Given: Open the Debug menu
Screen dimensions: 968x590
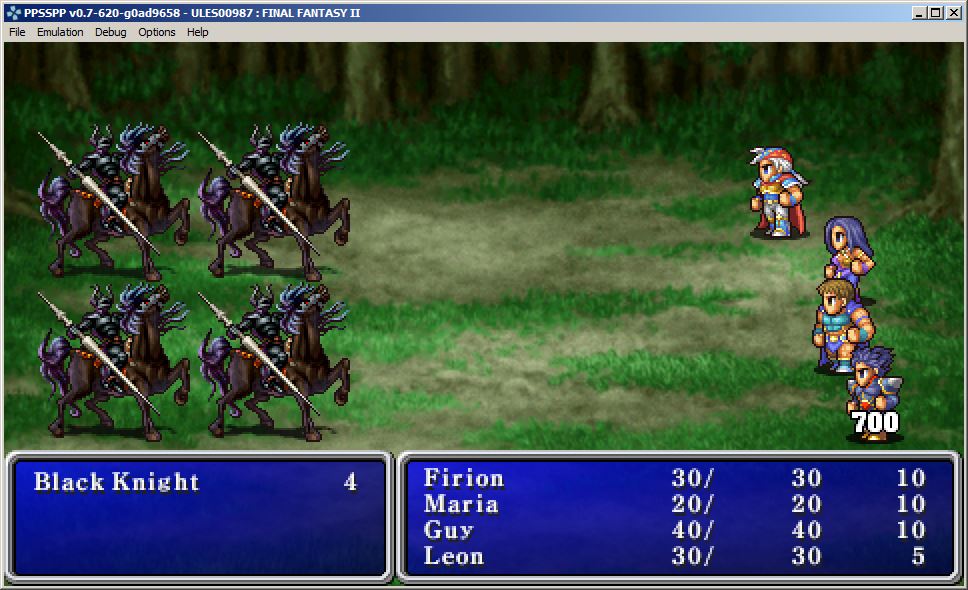Looking at the screenshot, I should click(111, 32).
